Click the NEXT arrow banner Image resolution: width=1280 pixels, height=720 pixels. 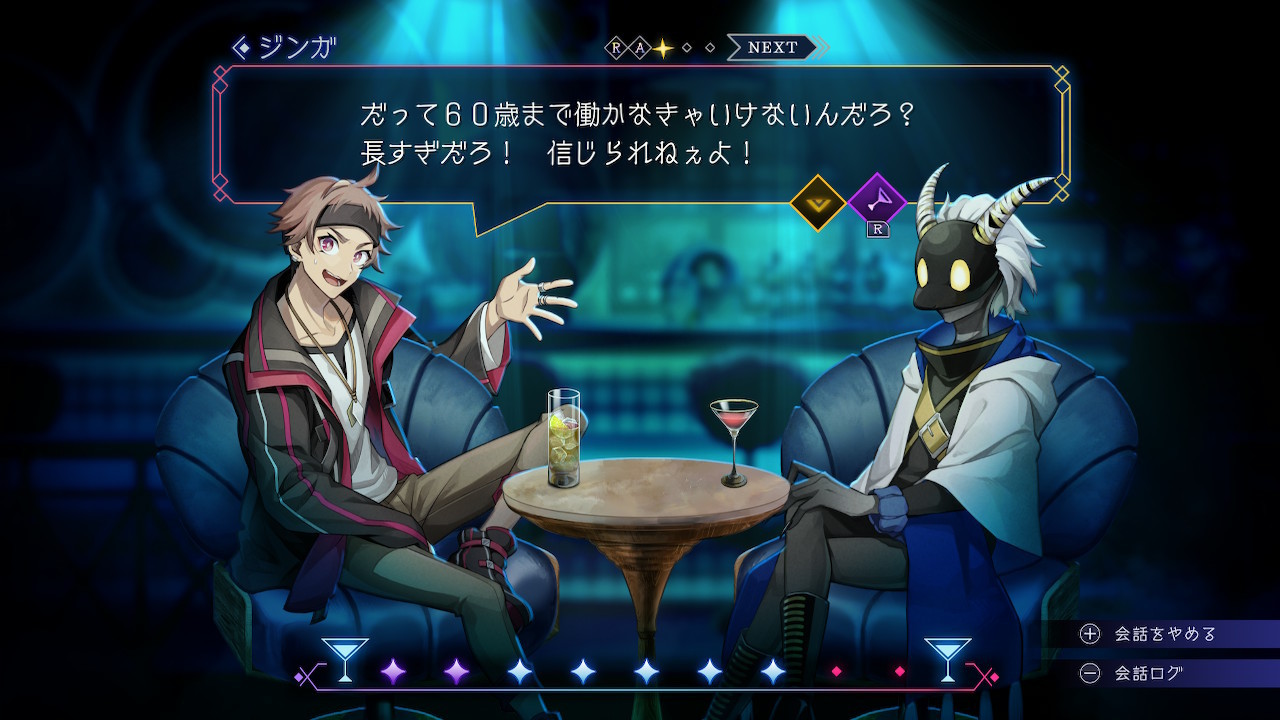(x=775, y=47)
